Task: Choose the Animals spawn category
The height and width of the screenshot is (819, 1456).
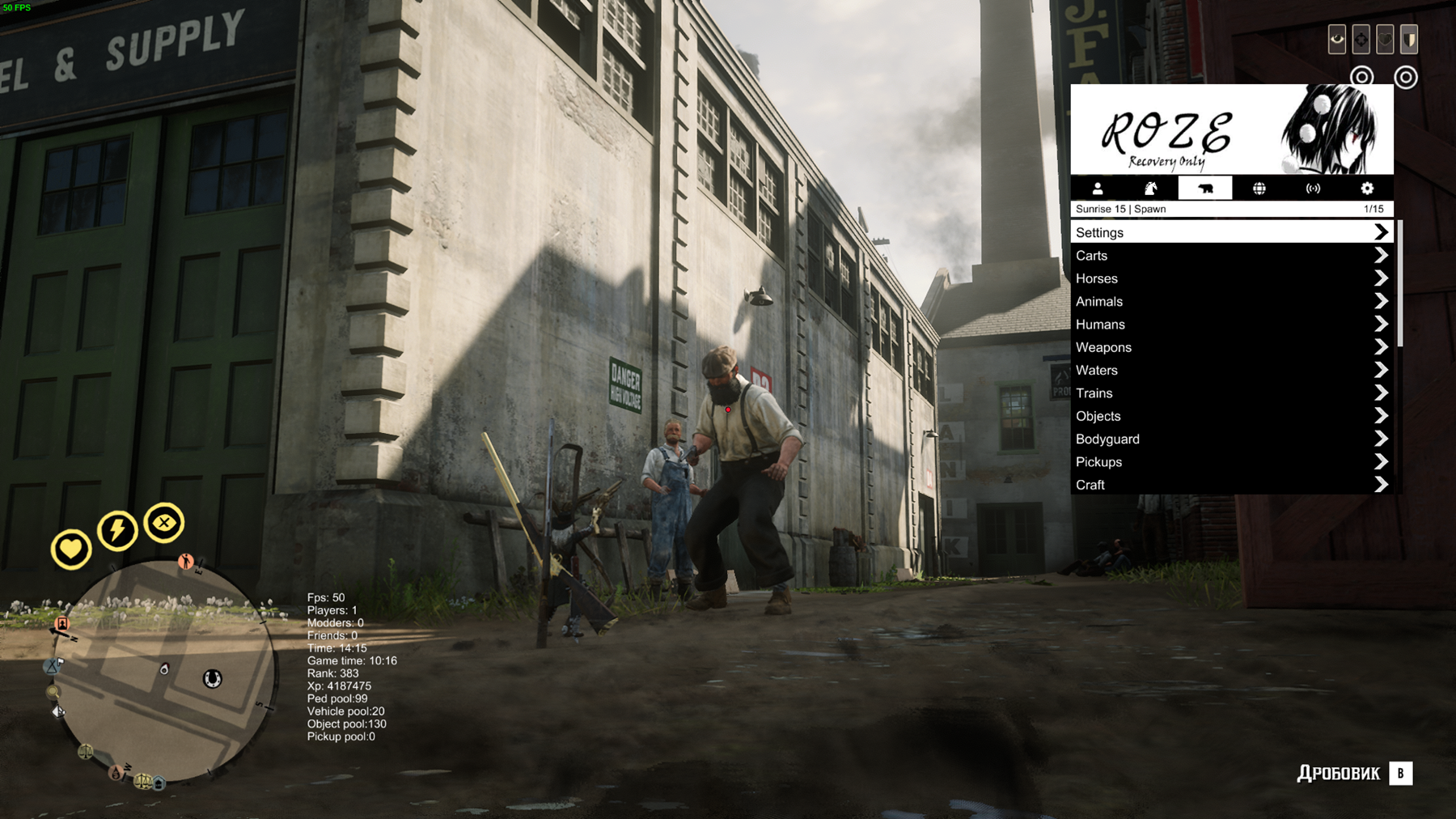Action: tap(1231, 301)
